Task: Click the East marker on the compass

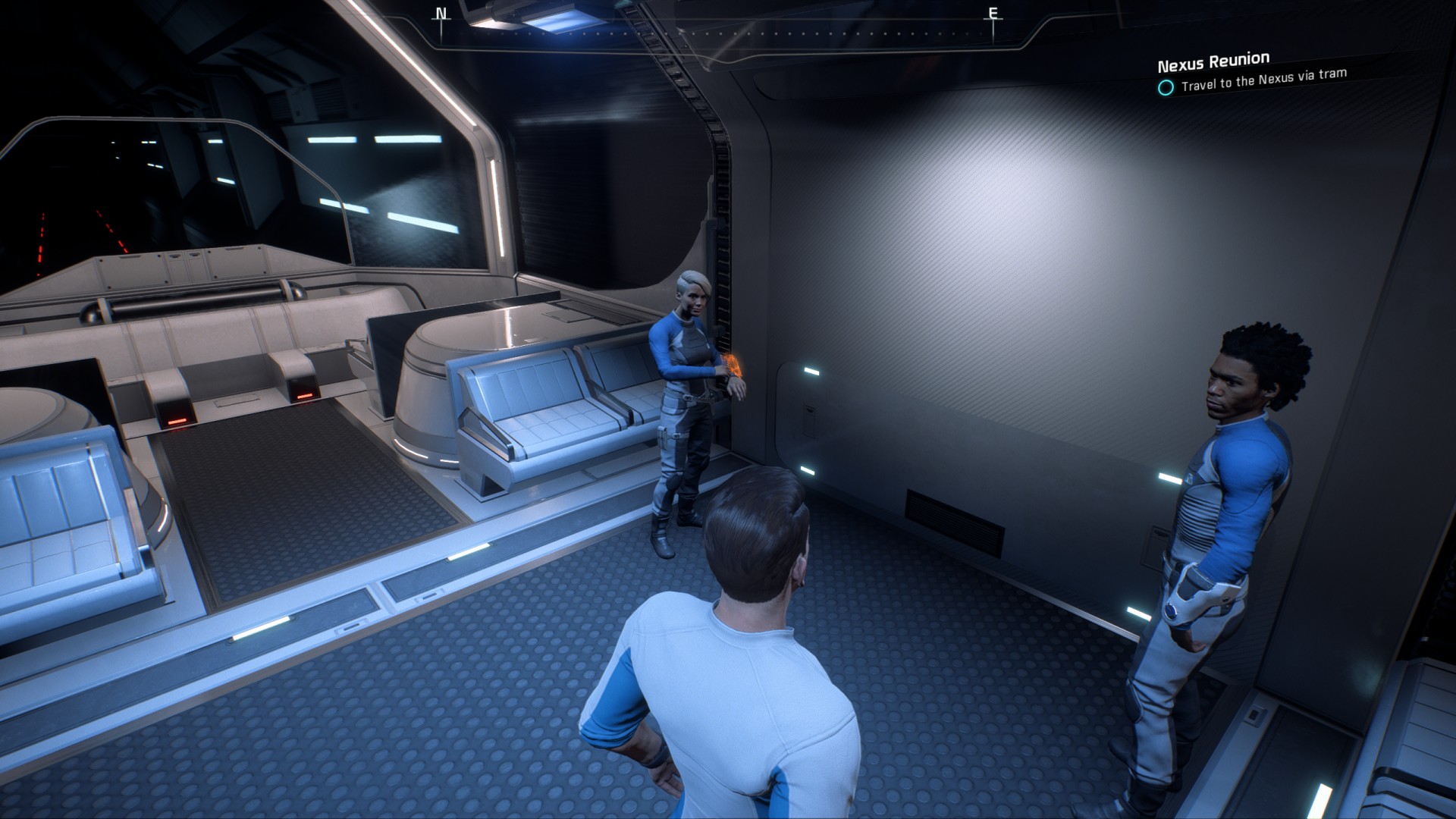Action: [993, 14]
